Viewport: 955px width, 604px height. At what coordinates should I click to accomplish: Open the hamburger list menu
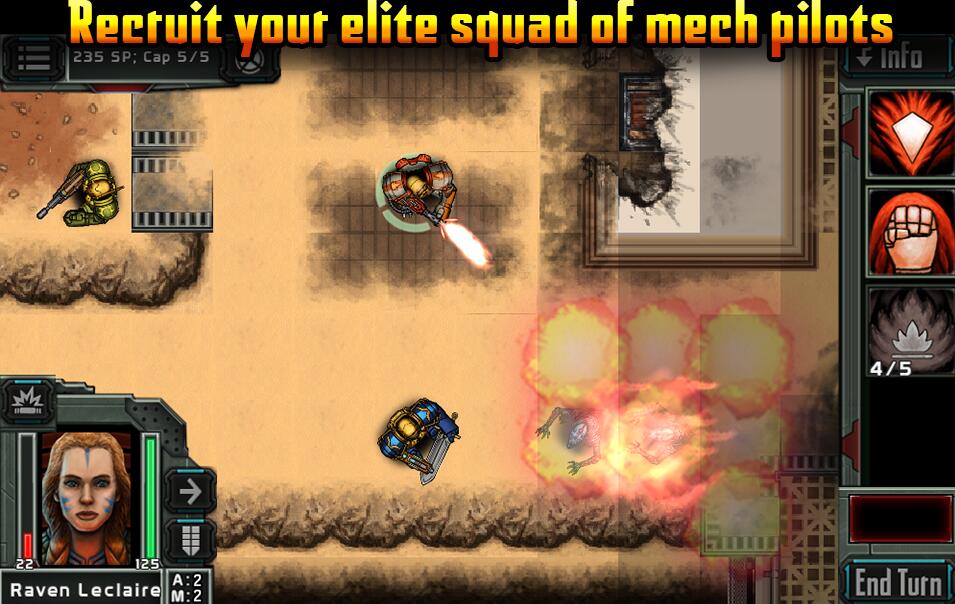(34, 58)
